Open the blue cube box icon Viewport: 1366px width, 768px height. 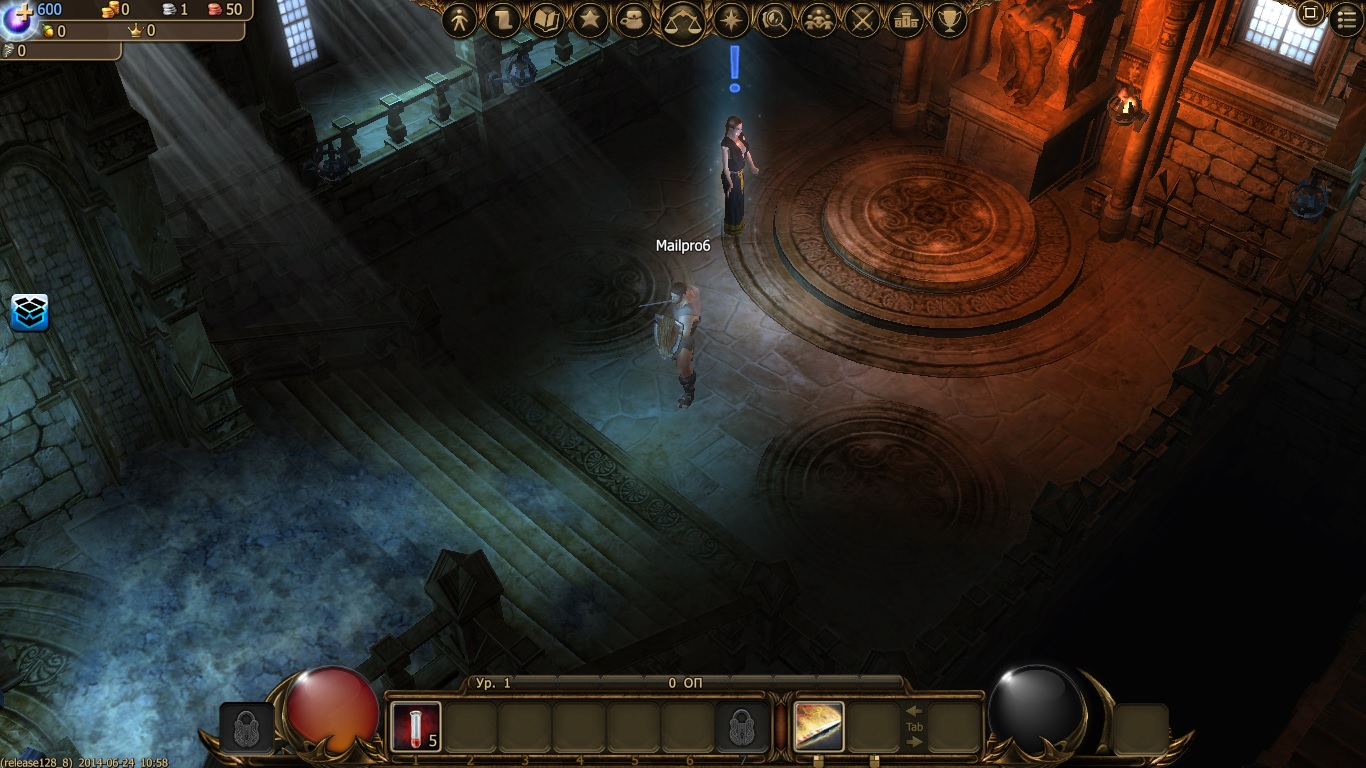(x=30, y=312)
